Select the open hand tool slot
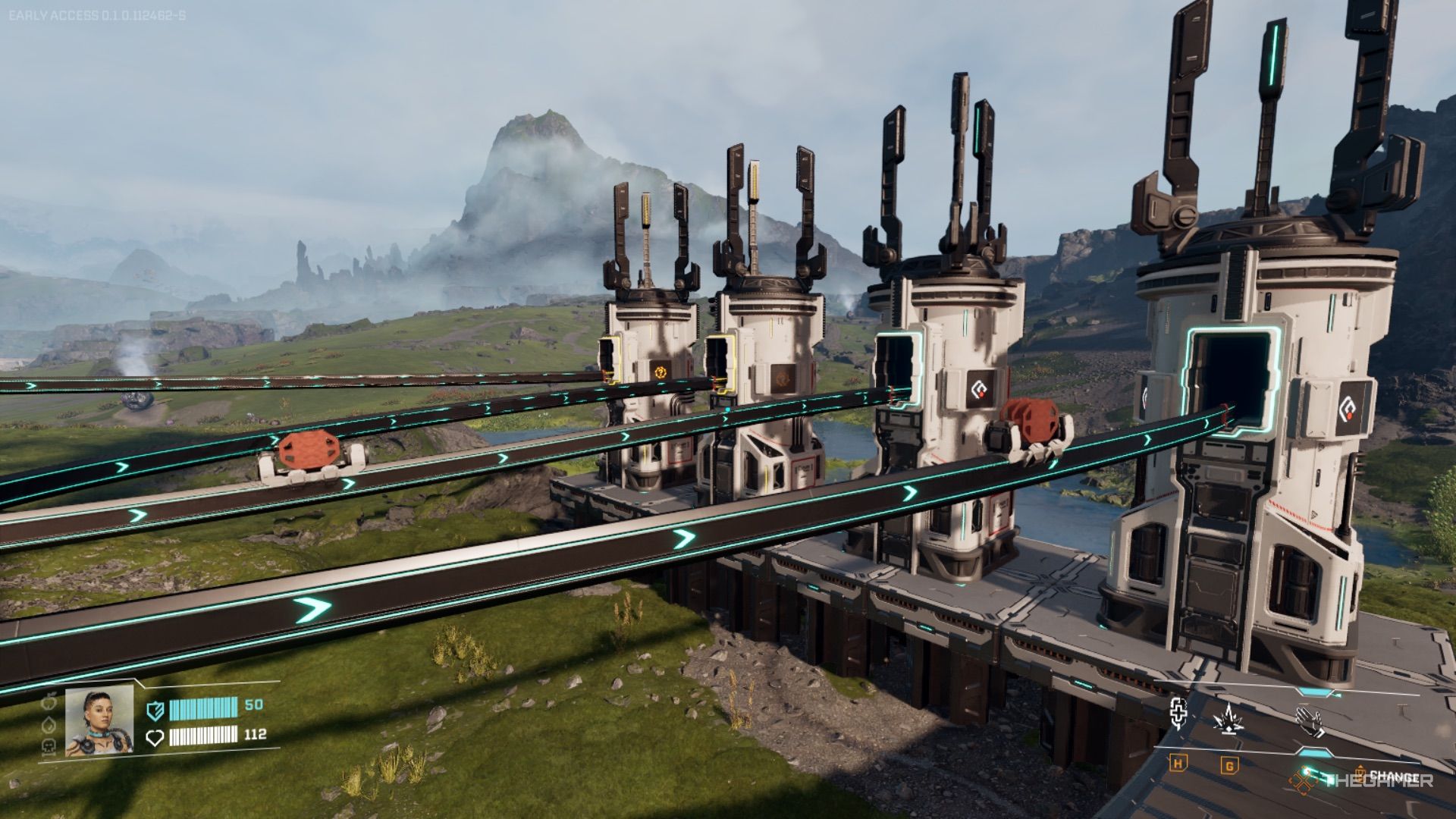The width and height of the screenshot is (1456, 819). tap(1310, 721)
